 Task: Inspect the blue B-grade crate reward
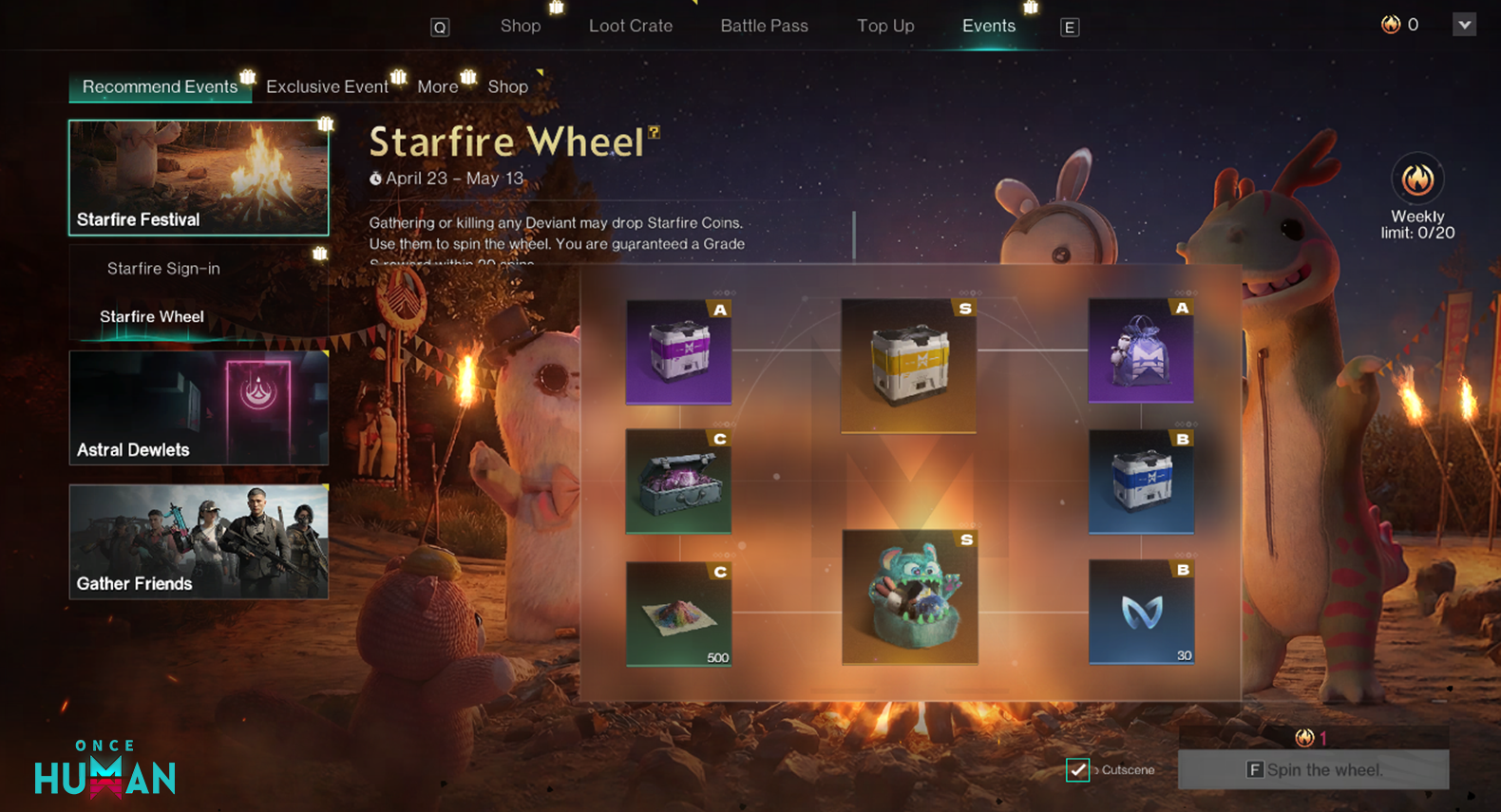point(1140,481)
